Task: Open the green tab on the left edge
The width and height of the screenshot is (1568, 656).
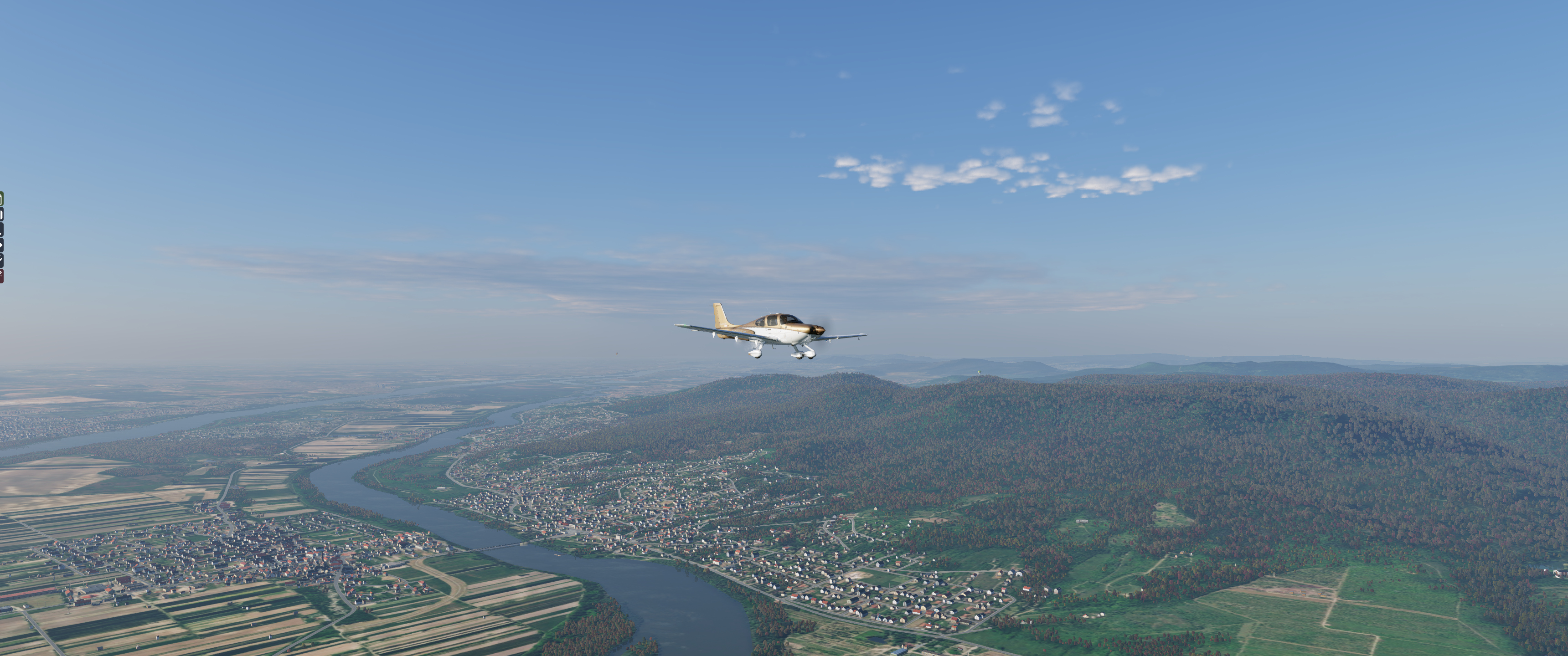Action: point(1,199)
